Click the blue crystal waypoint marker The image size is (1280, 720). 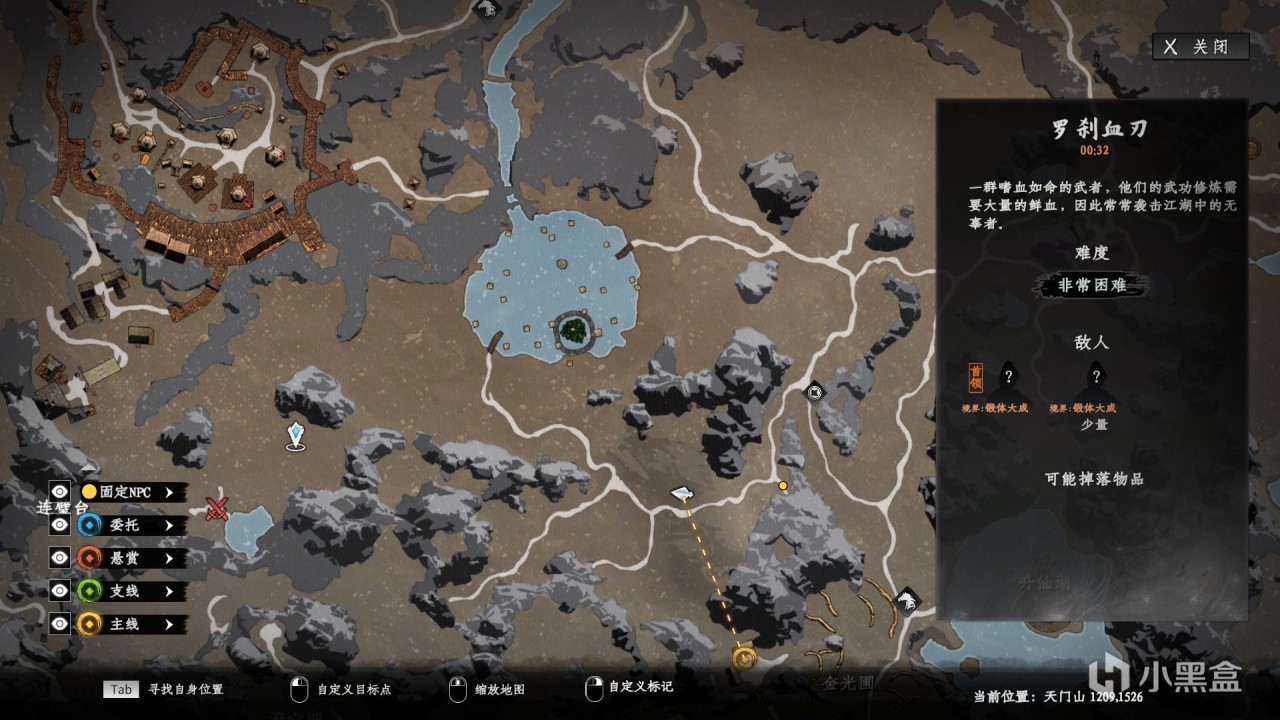click(295, 435)
